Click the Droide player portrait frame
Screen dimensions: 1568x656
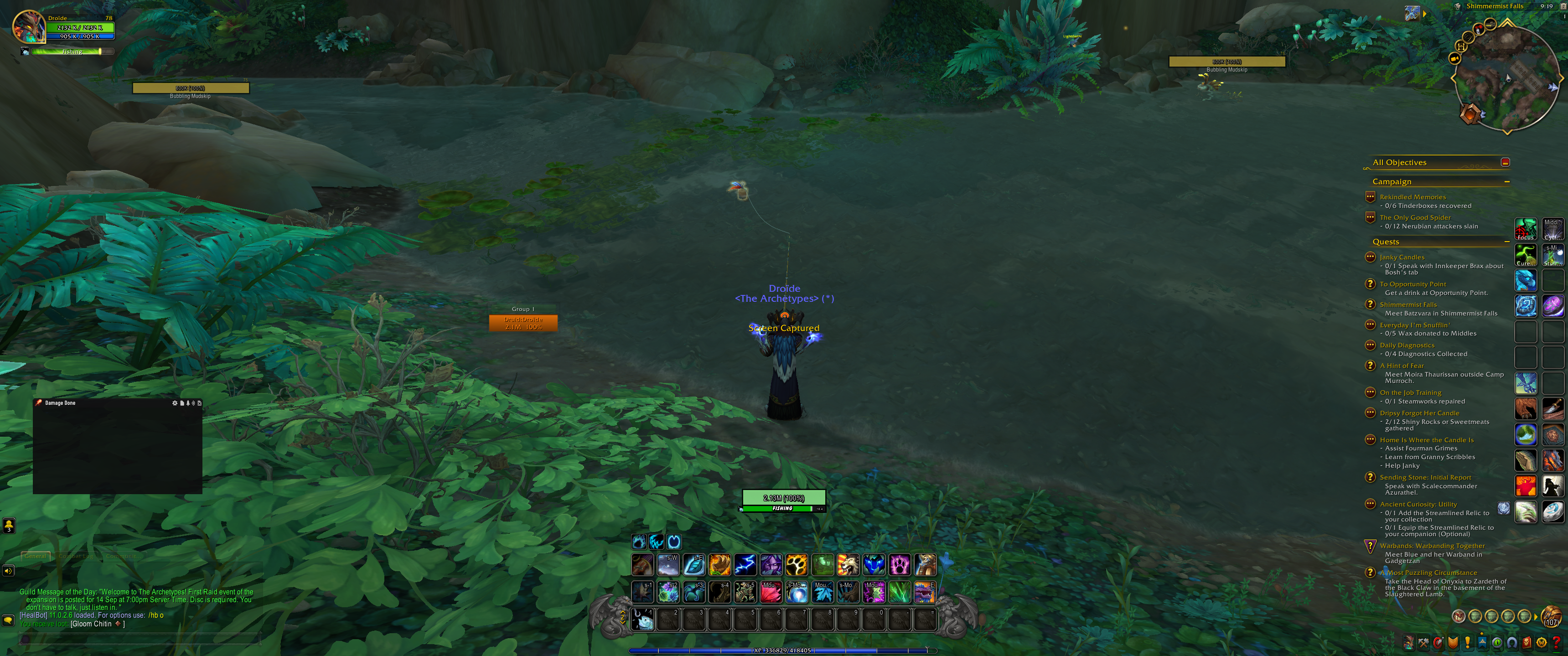click(x=29, y=27)
